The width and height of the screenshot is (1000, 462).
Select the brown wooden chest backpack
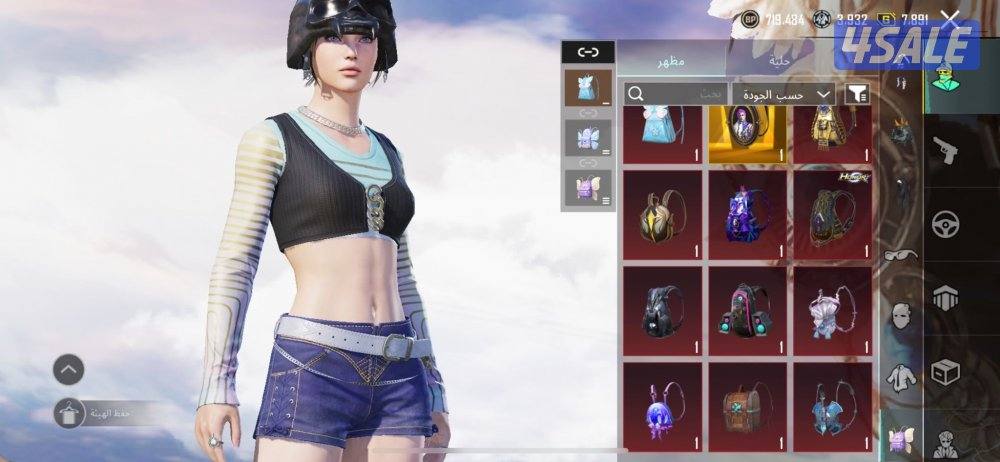pyautogui.click(x=747, y=405)
